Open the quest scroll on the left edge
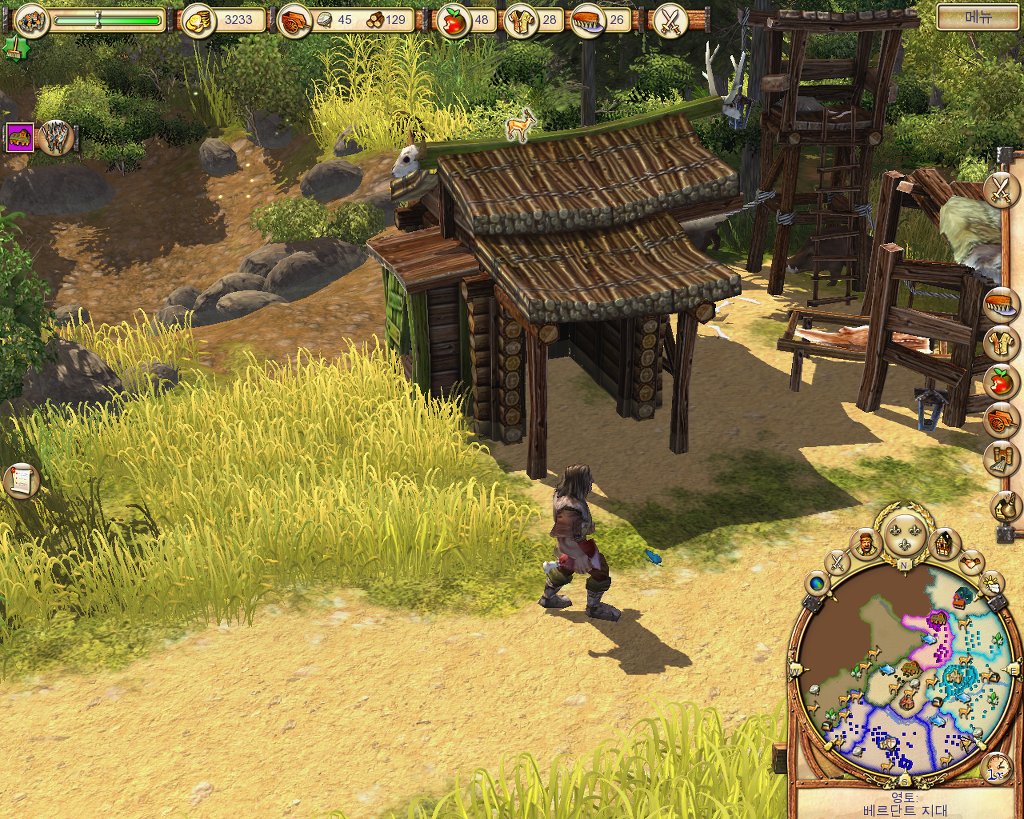This screenshot has height=819, width=1024. pos(20,481)
